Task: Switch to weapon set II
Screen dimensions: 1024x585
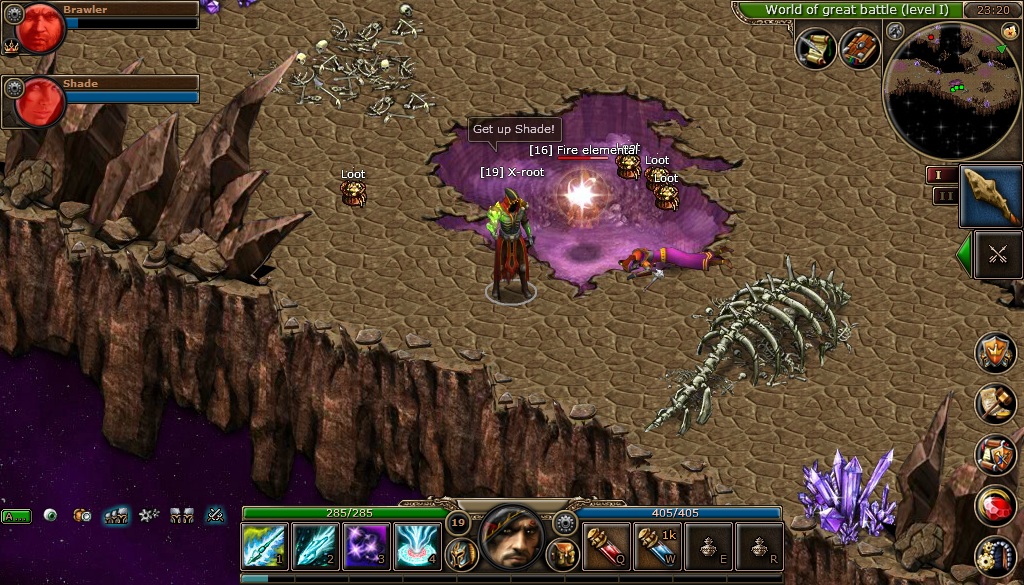Action: (x=942, y=195)
